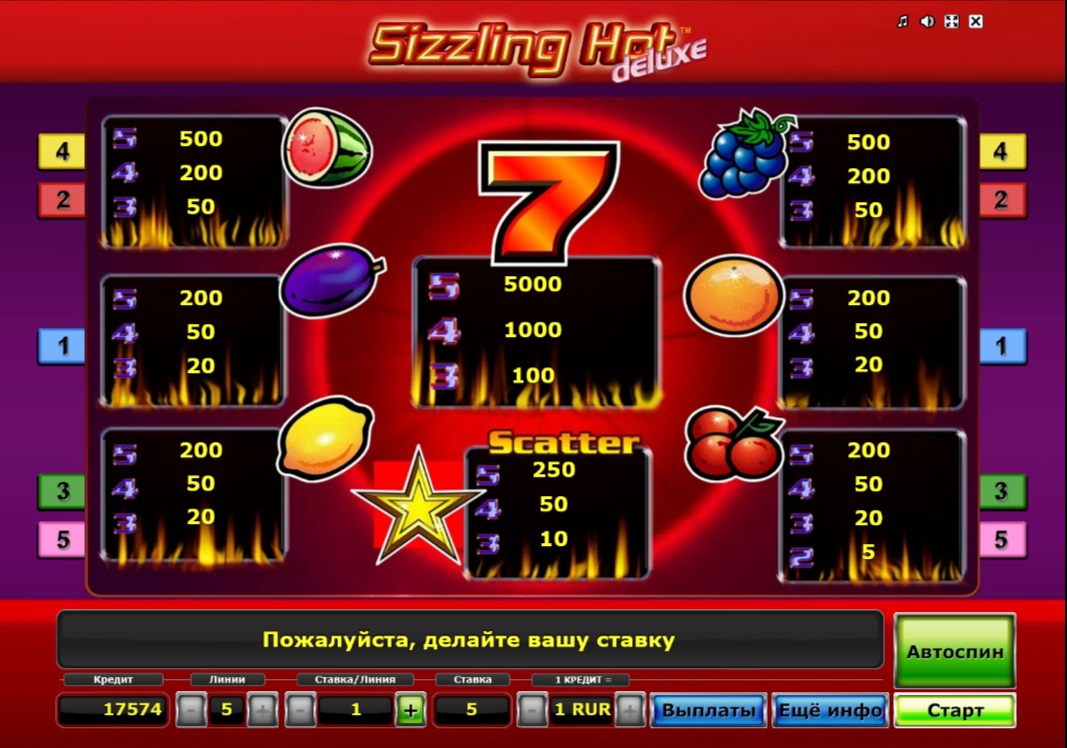
Task: Activate the Автоспин button
Action: [954, 651]
